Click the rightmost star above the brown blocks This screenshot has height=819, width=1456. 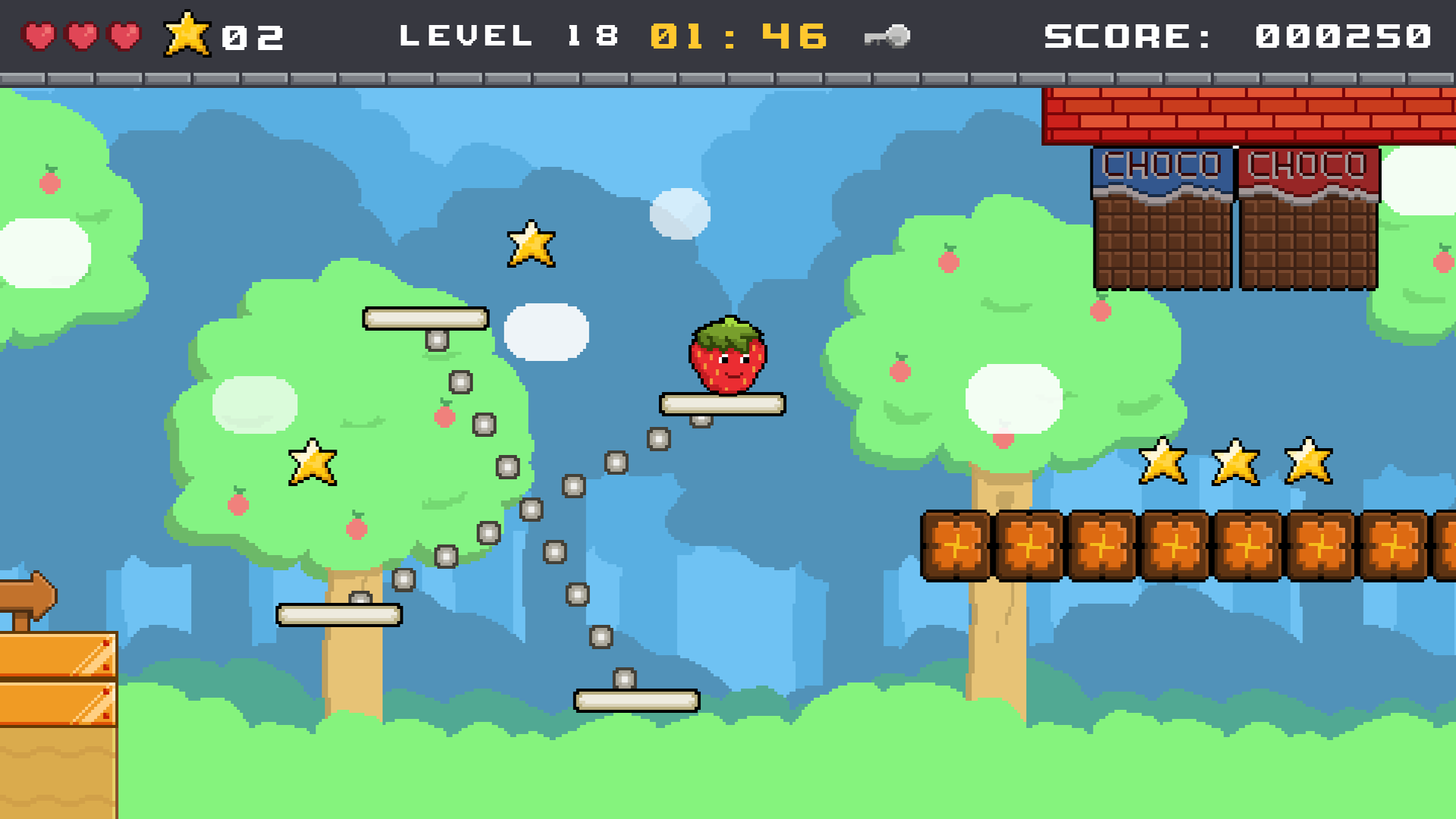point(1307,463)
